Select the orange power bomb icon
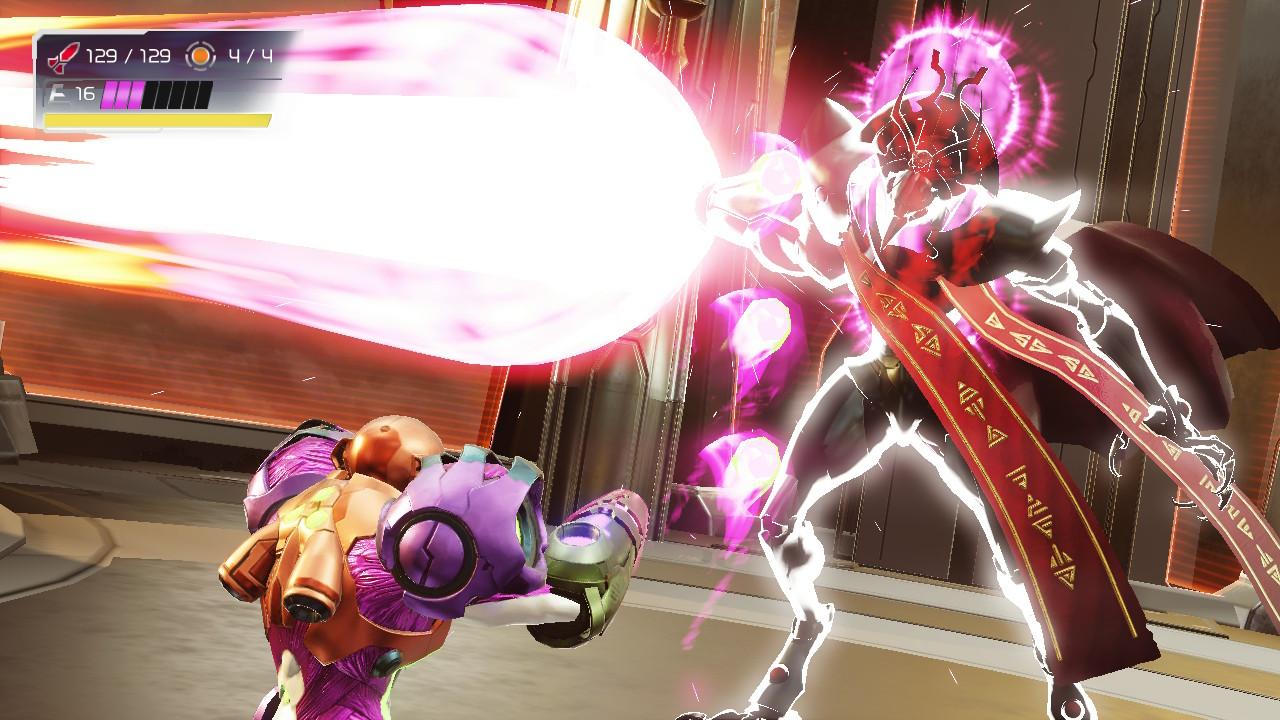 click(x=201, y=56)
